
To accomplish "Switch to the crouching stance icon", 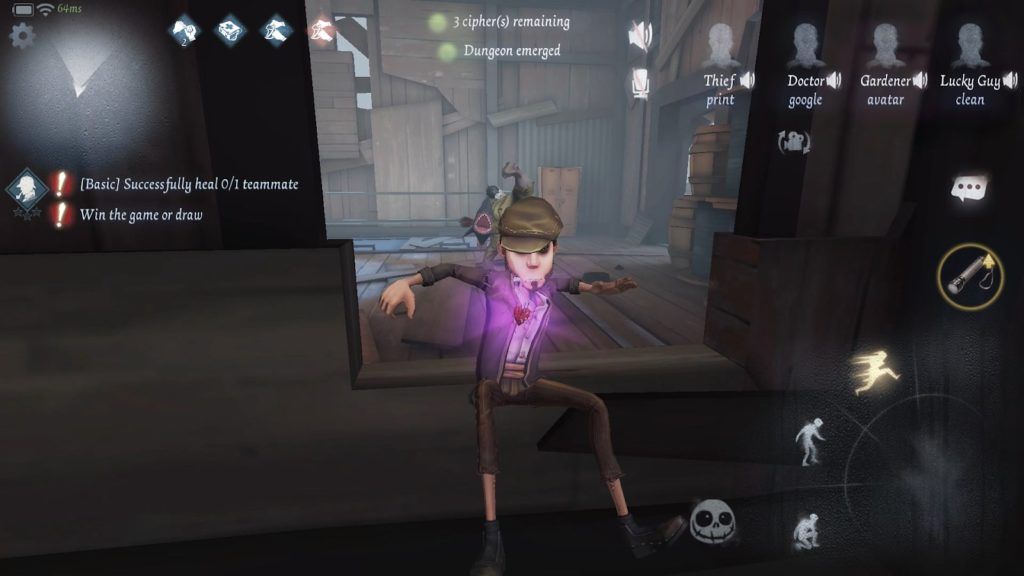I will point(806,530).
